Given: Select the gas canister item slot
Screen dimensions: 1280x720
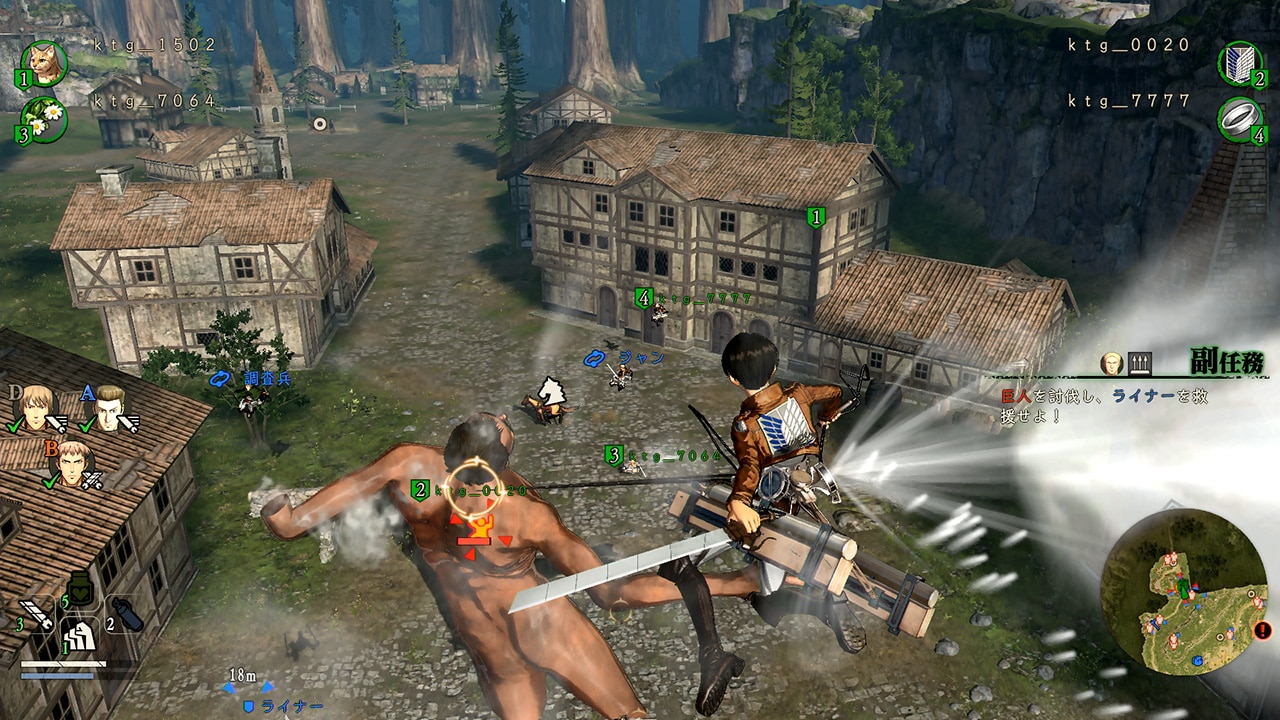Looking at the screenshot, I should [127, 614].
